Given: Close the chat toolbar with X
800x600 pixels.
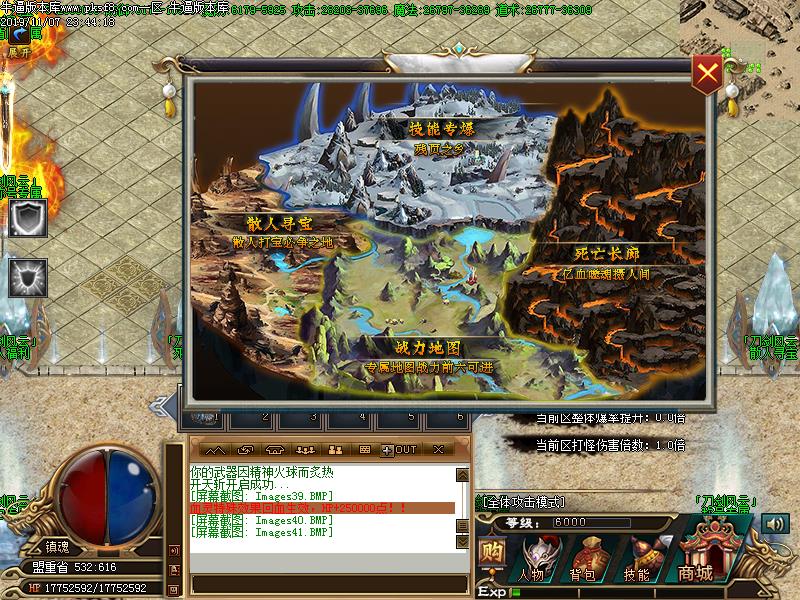Looking at the screenshot, I should click(440, 450).
